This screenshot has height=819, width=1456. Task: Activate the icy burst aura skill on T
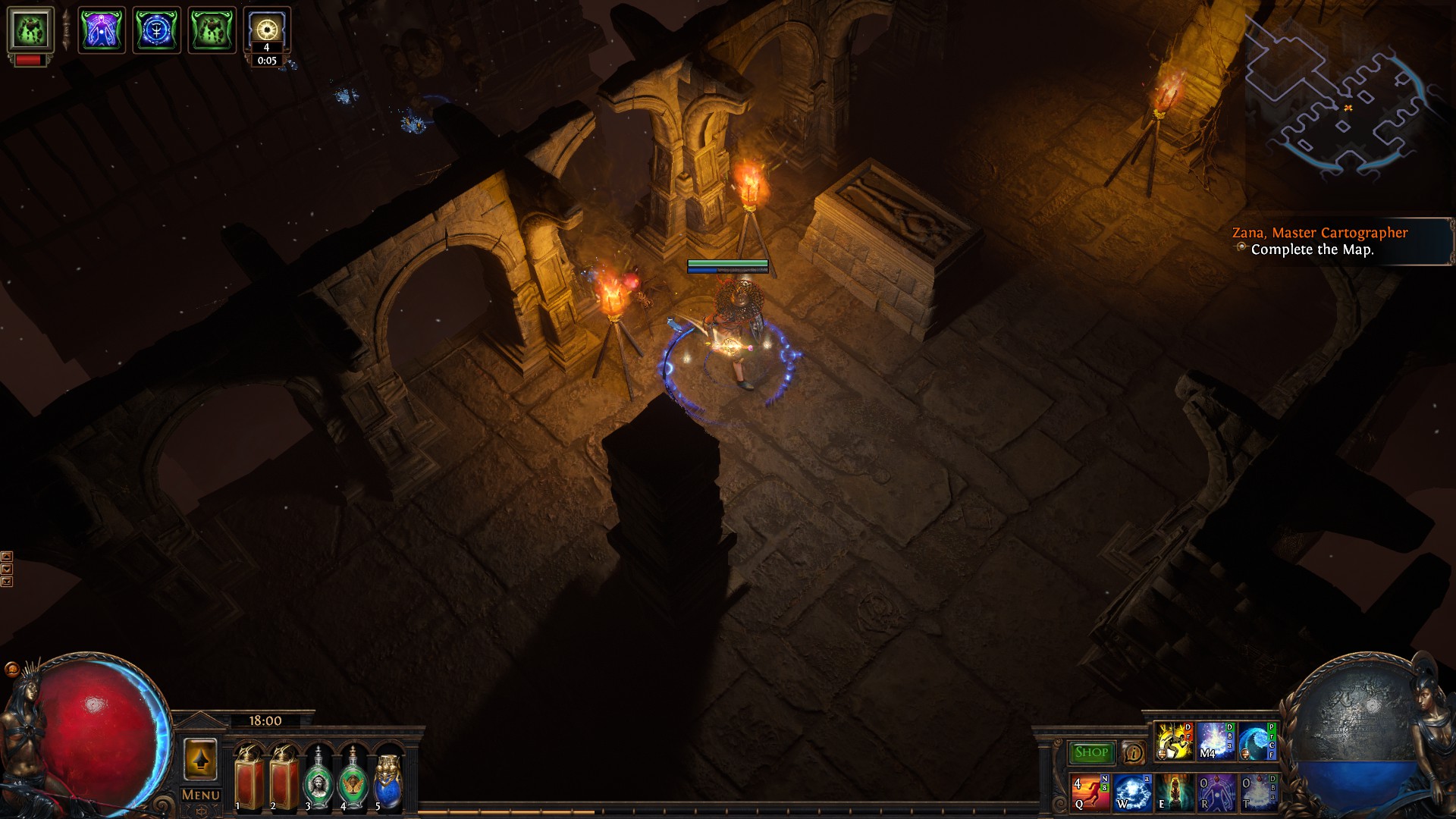(x=1257, y=792)
